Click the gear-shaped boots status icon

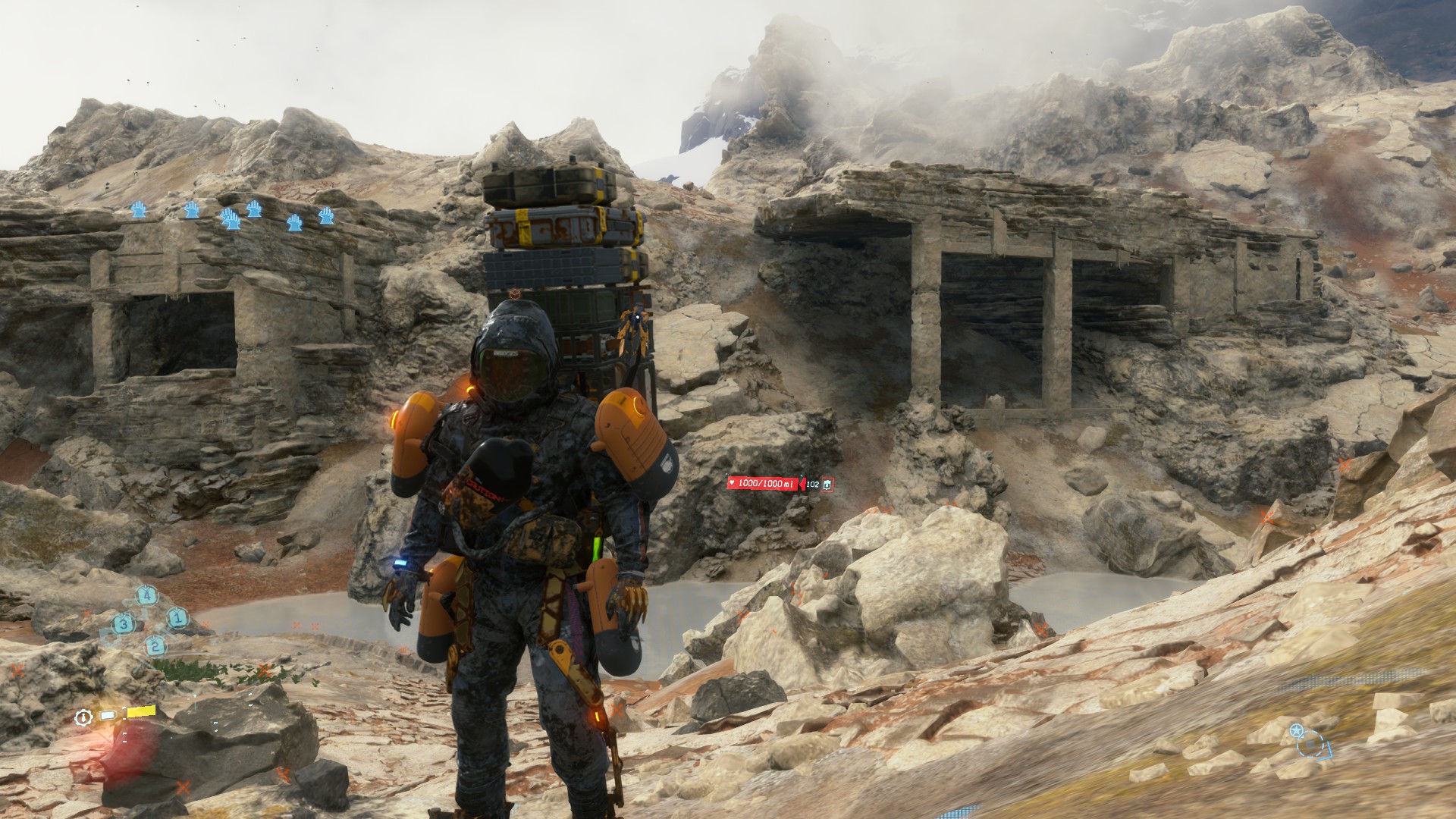pyautogui.click(x=83, y=717)
